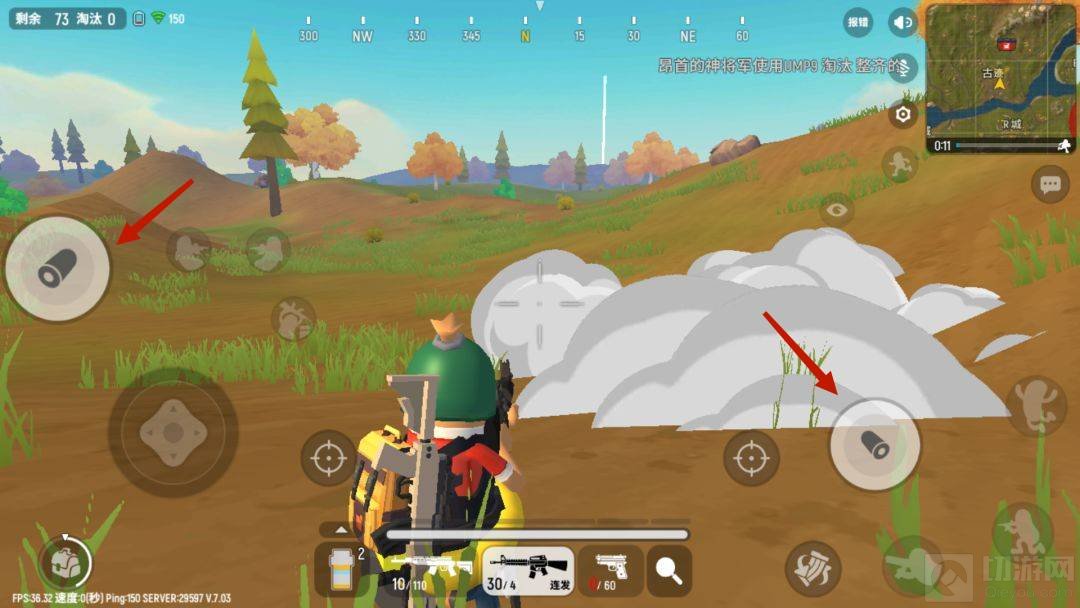Open settings with the gear icon
The height and width of the screenshot is (608, 1080).
[x=903, y=115]
